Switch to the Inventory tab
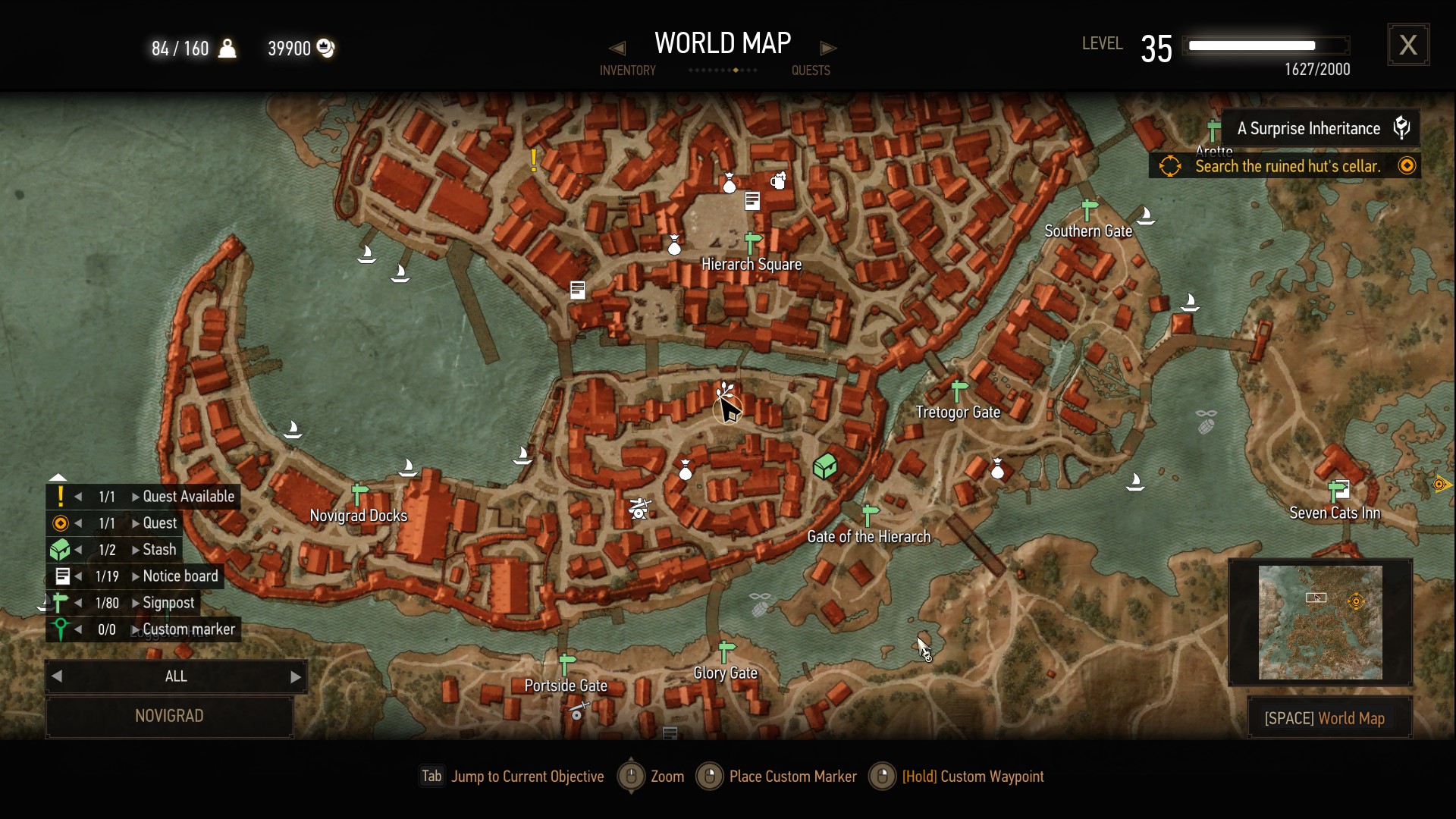 [627, 70]
